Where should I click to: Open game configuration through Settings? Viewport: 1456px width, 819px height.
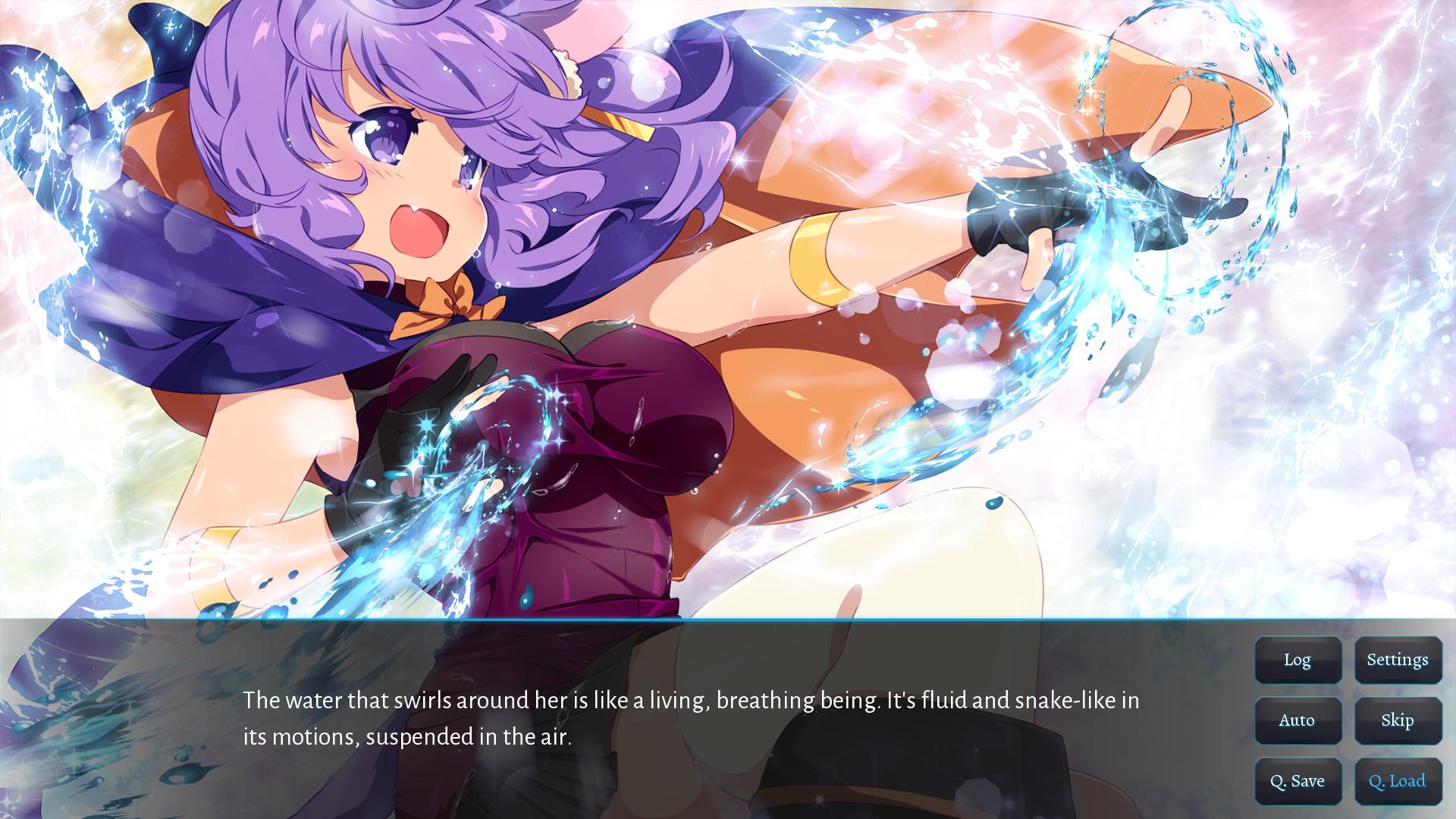[x=1398, y=660]
